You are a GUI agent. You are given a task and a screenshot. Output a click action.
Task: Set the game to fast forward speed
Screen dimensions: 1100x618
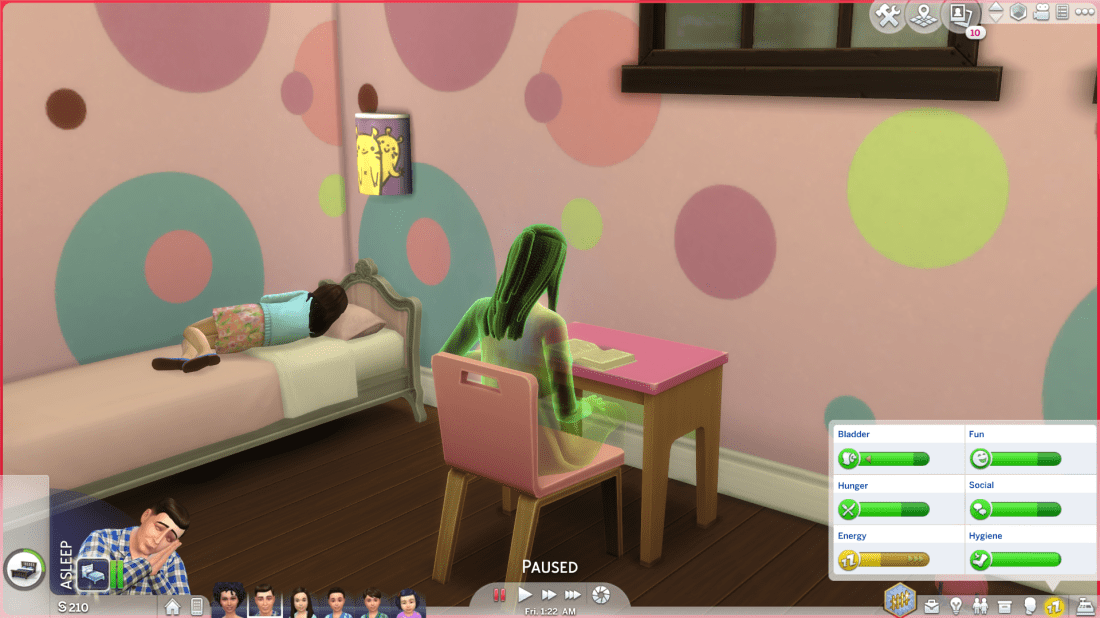[549, 595]
